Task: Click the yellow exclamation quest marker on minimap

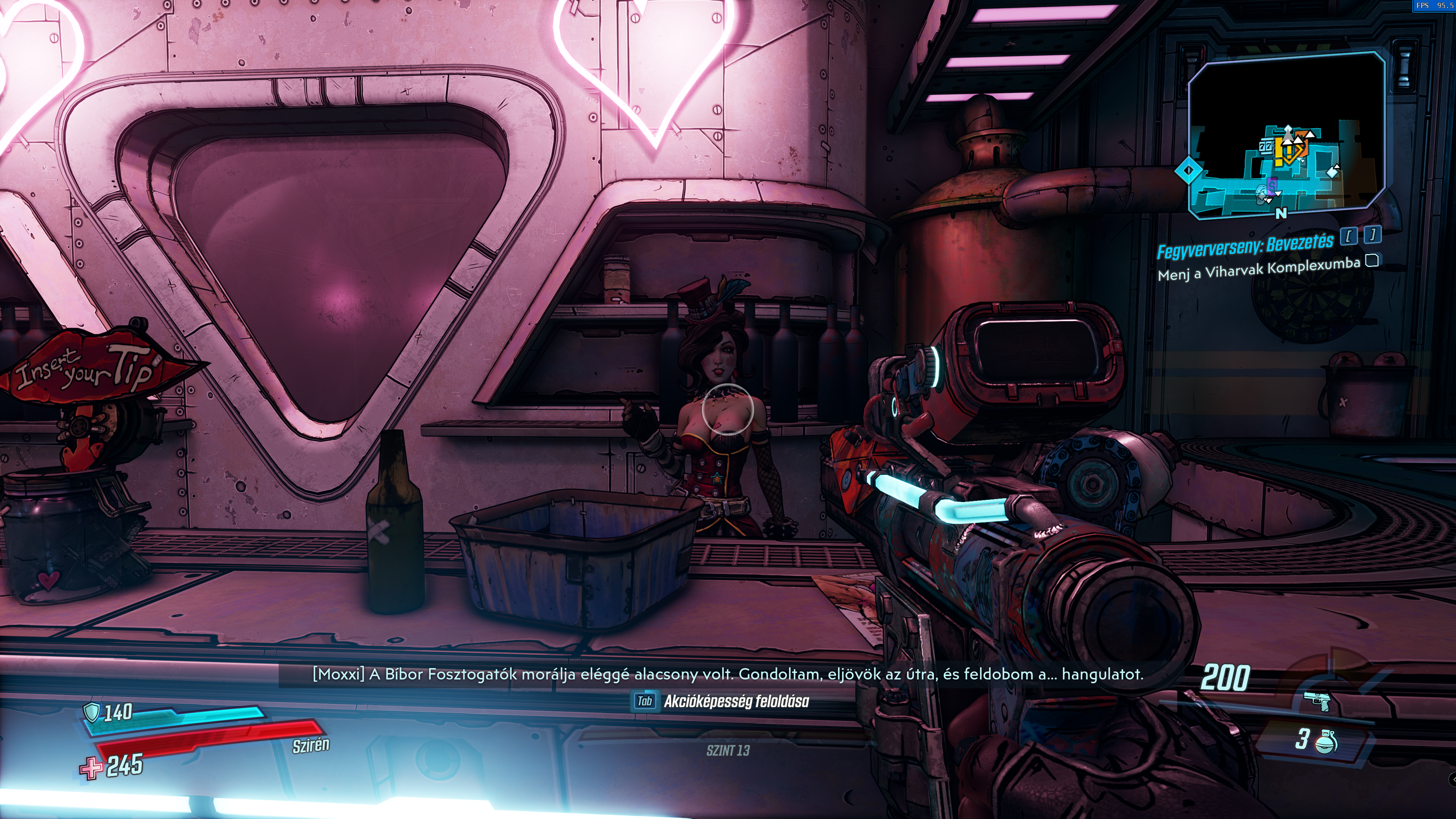Action: click(x=1279, y=152)
